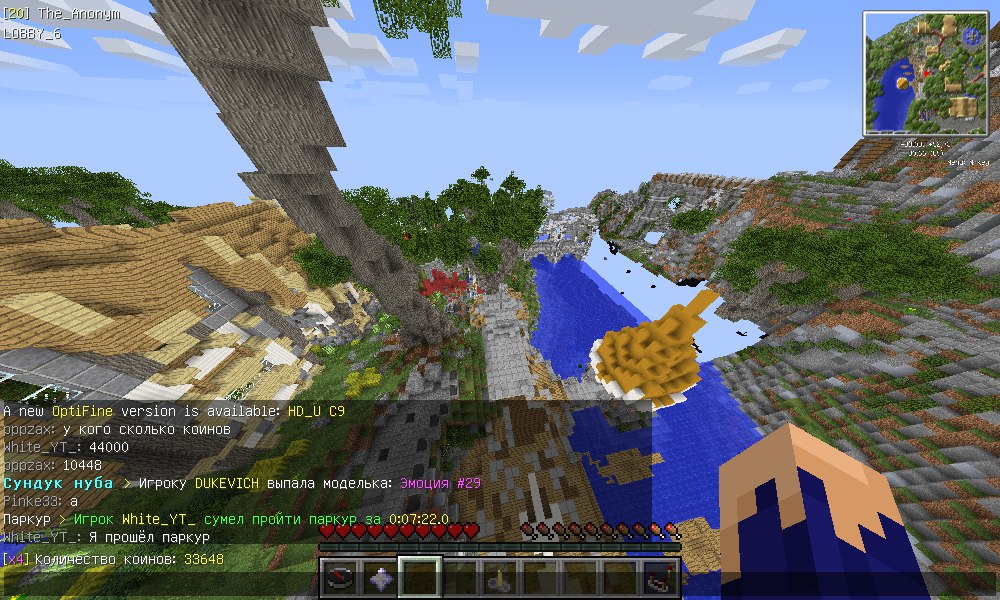Select the redstone comparator hotbar slot
The image size is (1000, 600).
[660, 578]
